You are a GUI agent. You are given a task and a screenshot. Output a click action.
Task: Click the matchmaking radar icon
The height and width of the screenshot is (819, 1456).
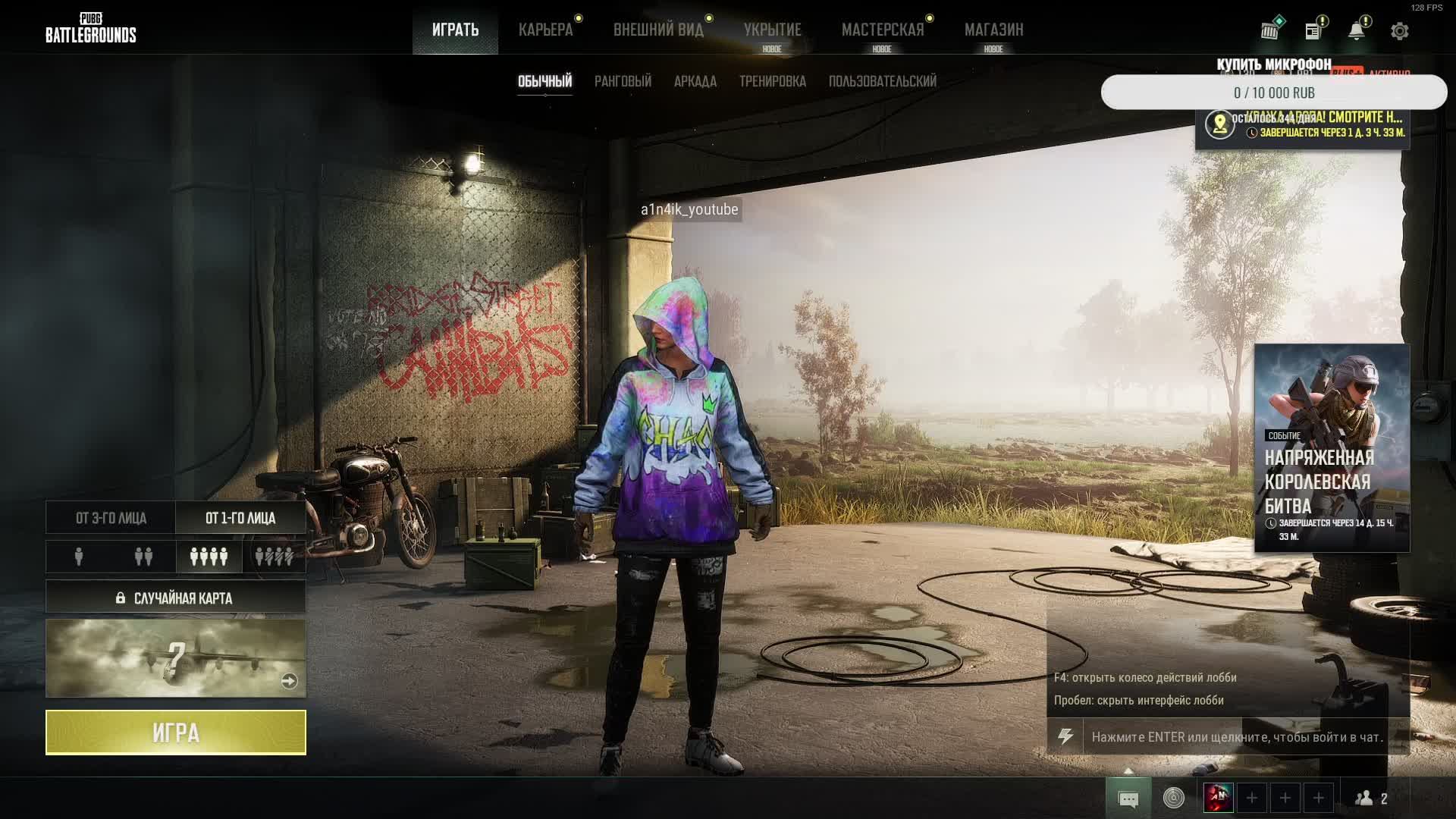coord(1173,797)
